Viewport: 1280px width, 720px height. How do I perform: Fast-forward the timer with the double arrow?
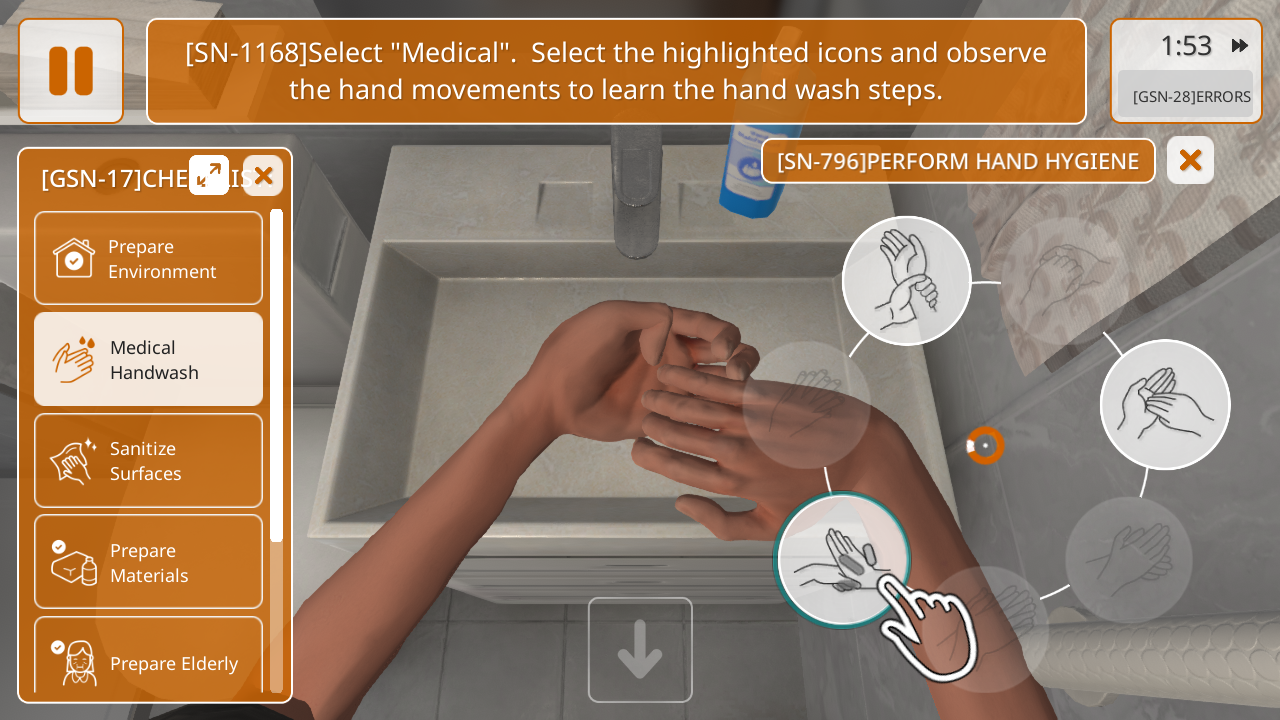click(x=1240, y=46)
